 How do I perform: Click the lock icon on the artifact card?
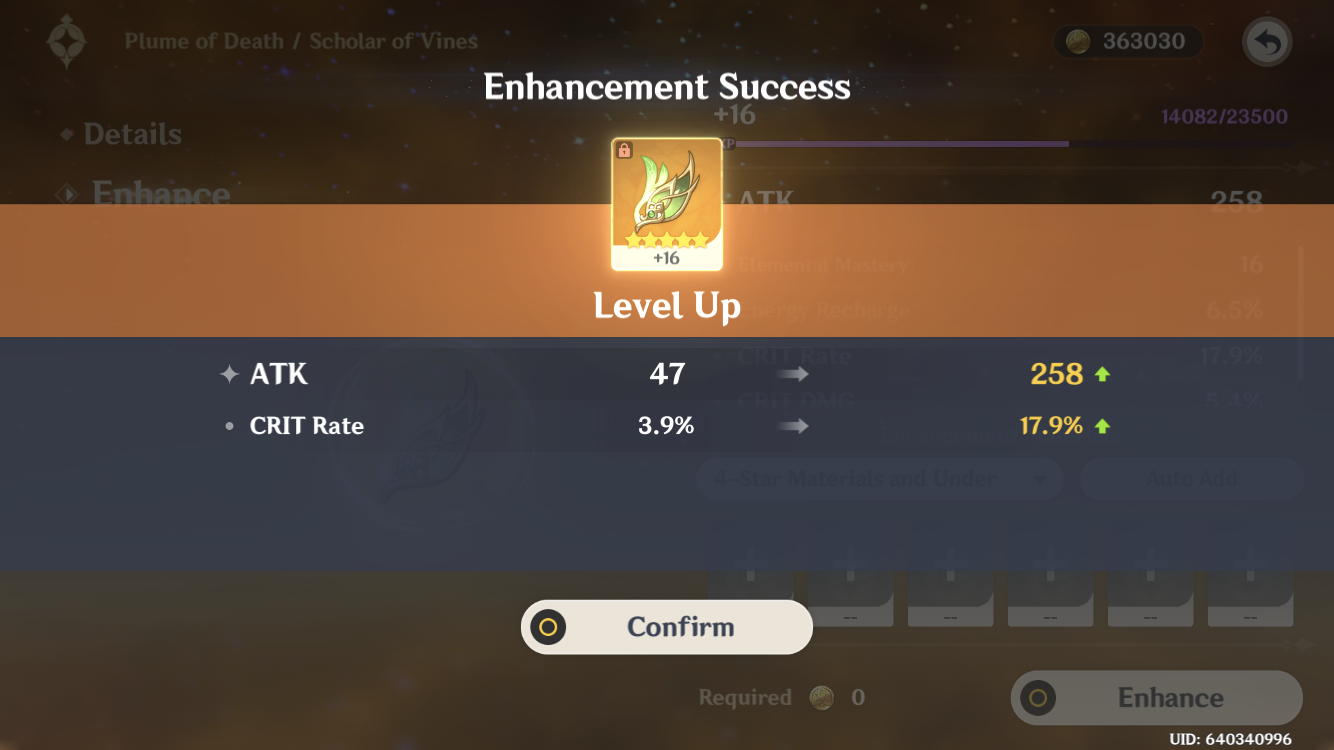(622, 148)
